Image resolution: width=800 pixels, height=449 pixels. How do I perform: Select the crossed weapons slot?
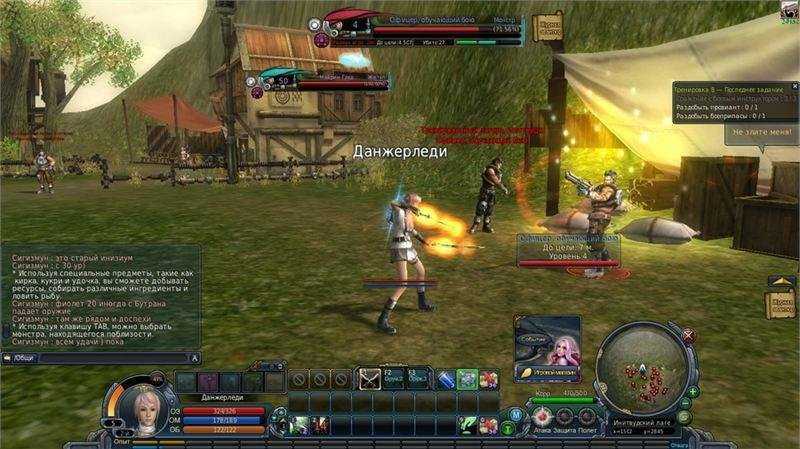tap(370, 380)
